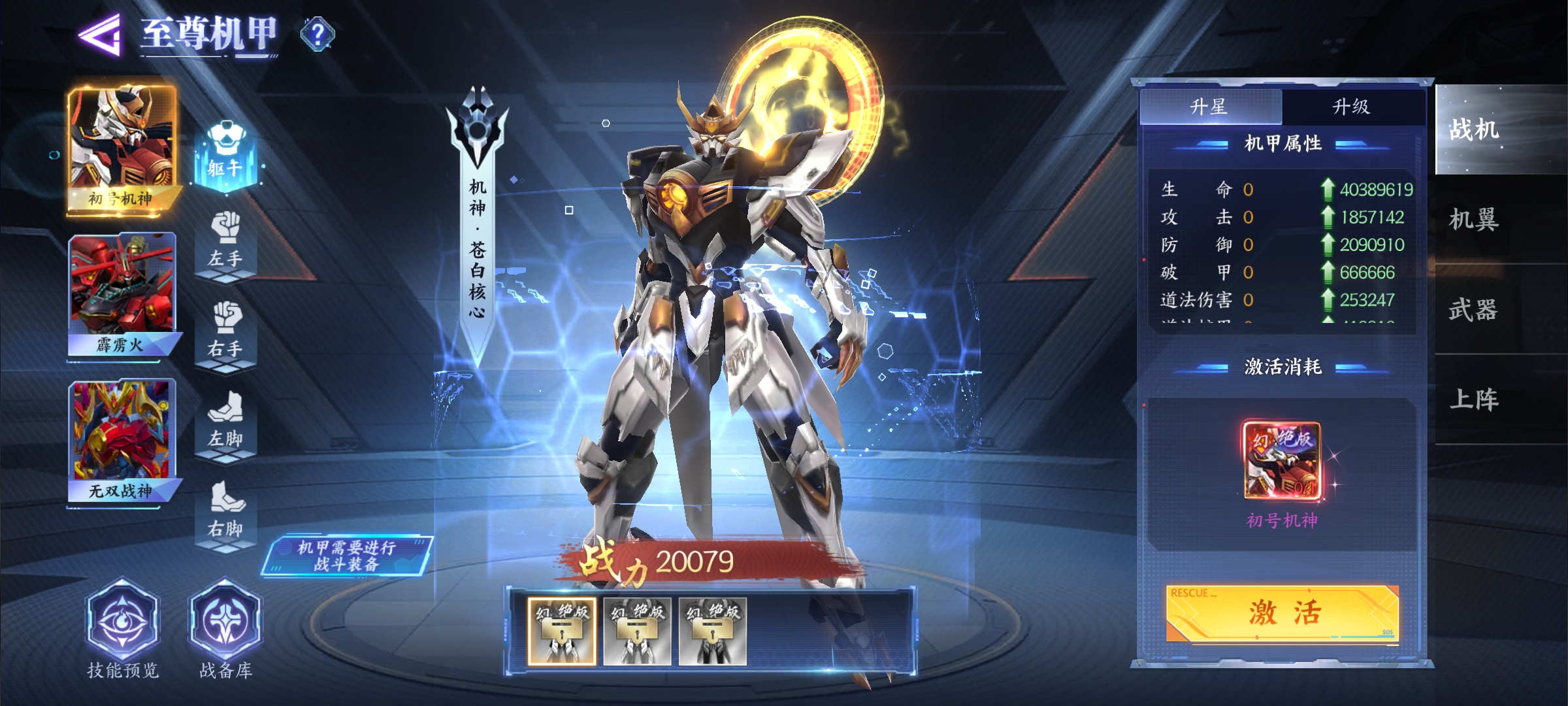
Task: Open the 左手 equipment slot
Action: click(225, 242)
